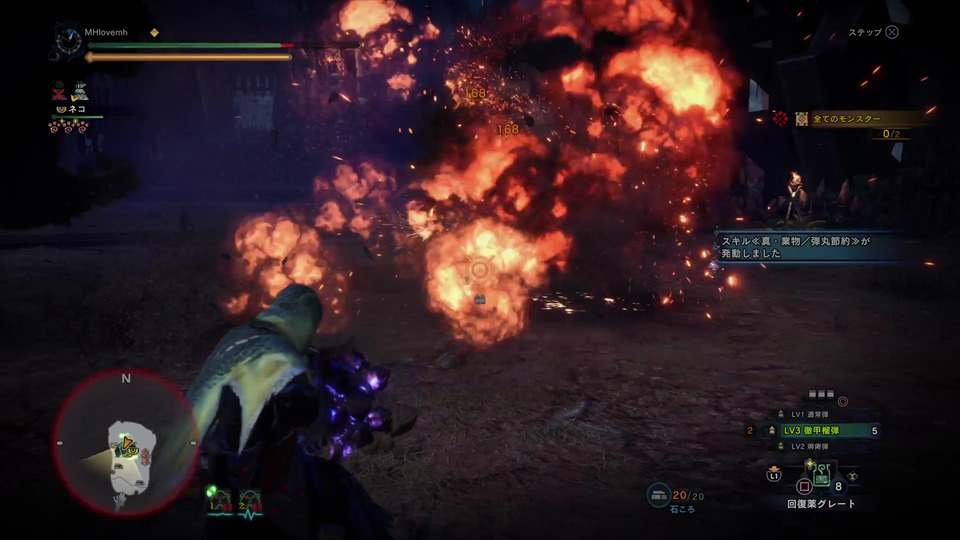Click the orange check-marked status icon

point(79,93)
